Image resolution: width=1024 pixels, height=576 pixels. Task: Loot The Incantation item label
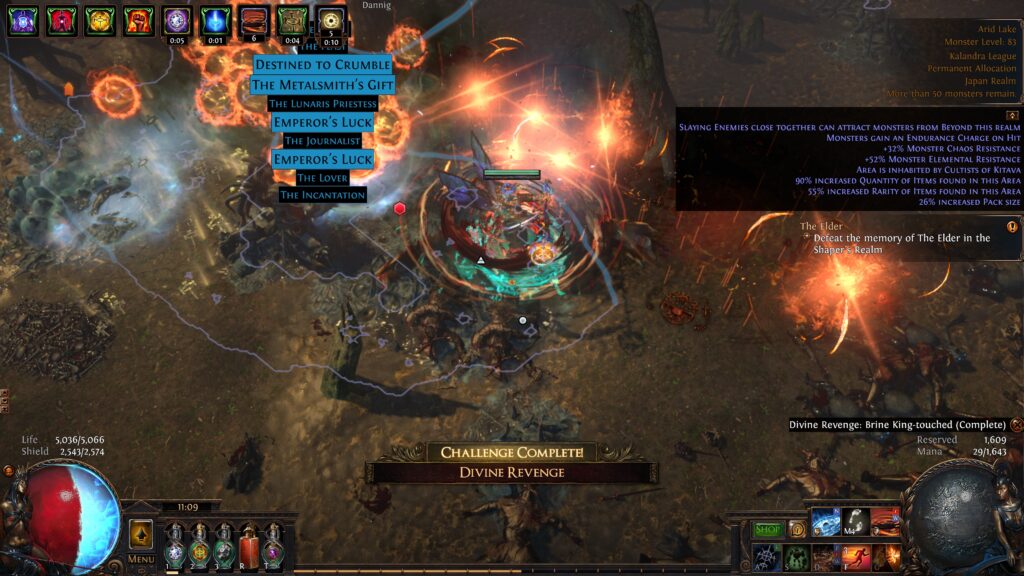click(322, 195)
